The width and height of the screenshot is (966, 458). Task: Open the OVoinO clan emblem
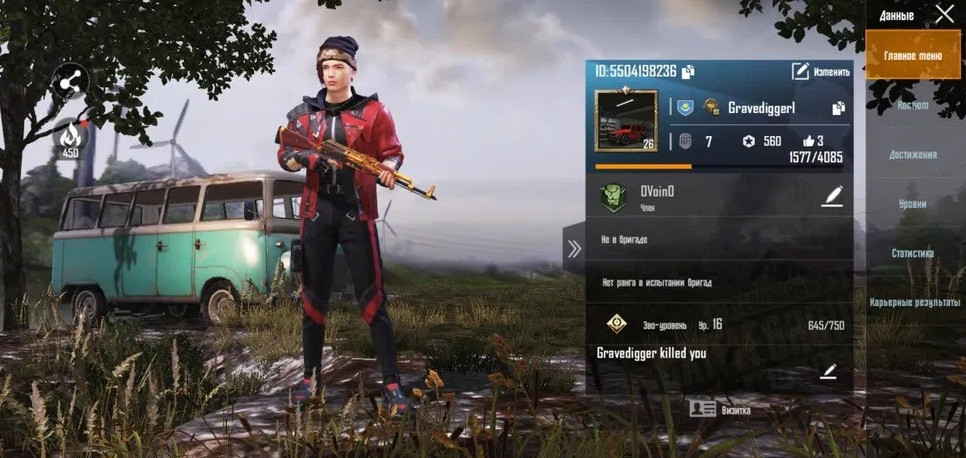tap(613, 195)
